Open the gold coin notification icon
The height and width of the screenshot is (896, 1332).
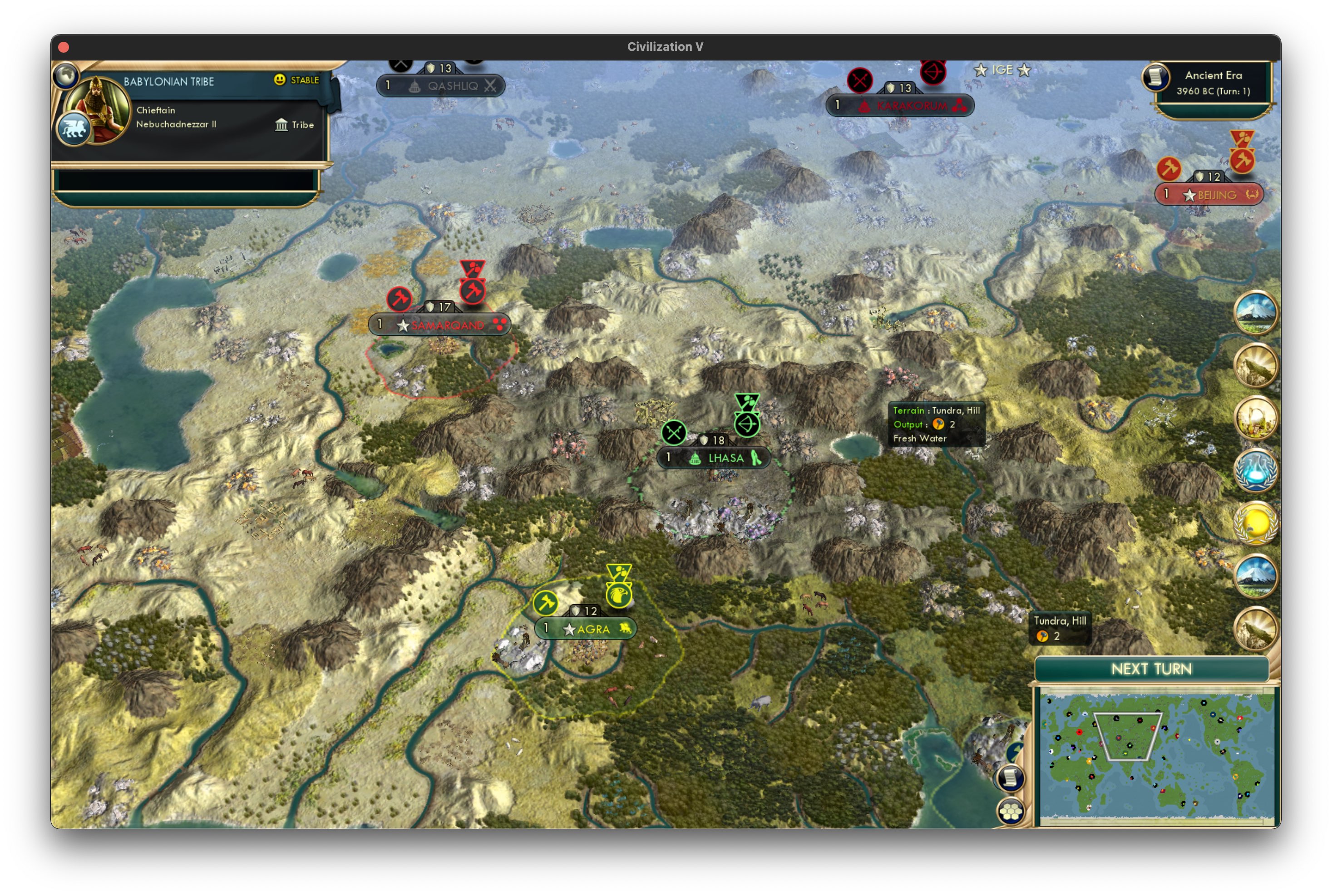point(1255,524)
